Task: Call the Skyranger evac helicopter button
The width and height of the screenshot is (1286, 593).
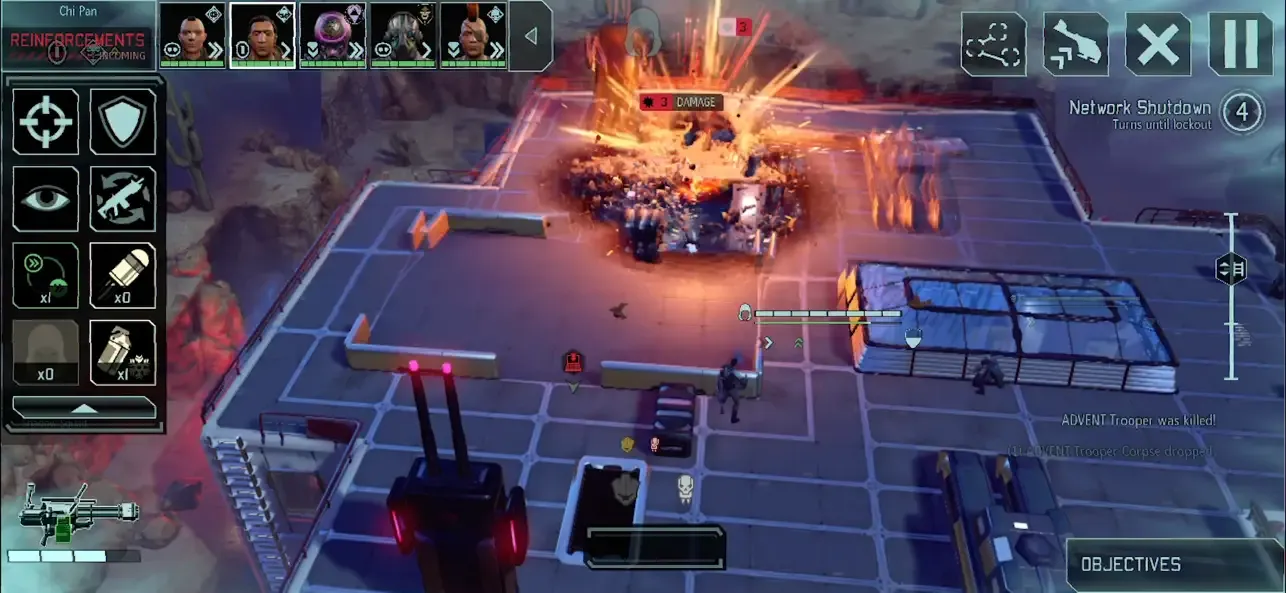Action: click(x=1076, y=44)
